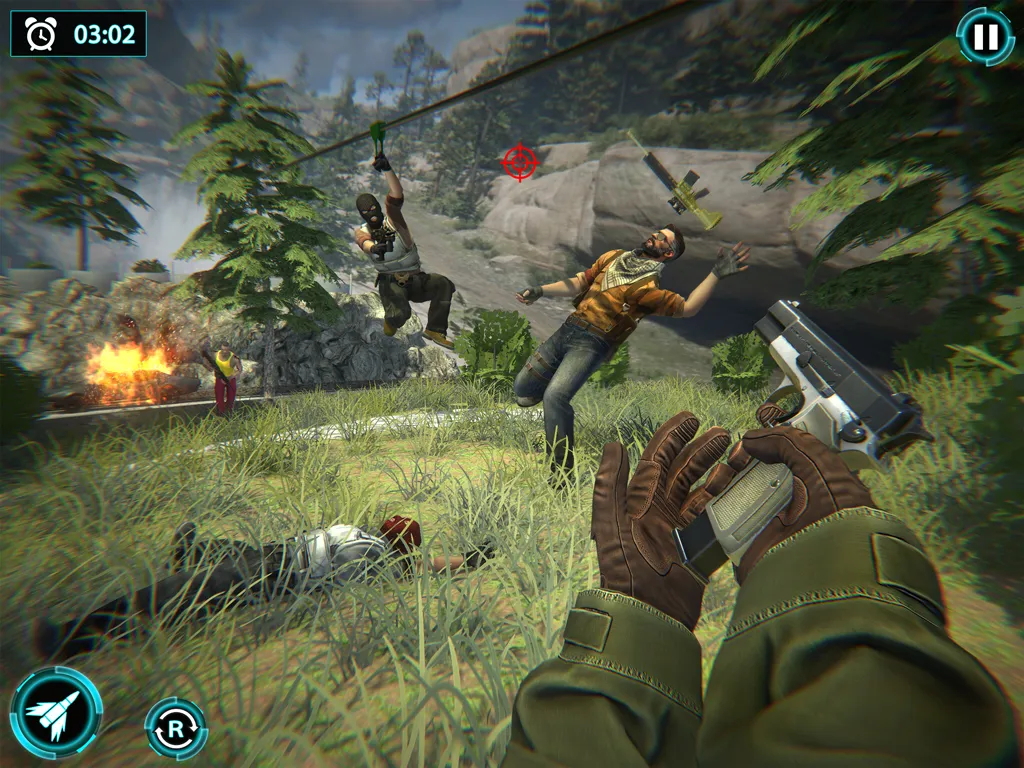Pause the game
Image resolution: width=1024 pixels, height=768 pixels.
click(x=985, y=37)
